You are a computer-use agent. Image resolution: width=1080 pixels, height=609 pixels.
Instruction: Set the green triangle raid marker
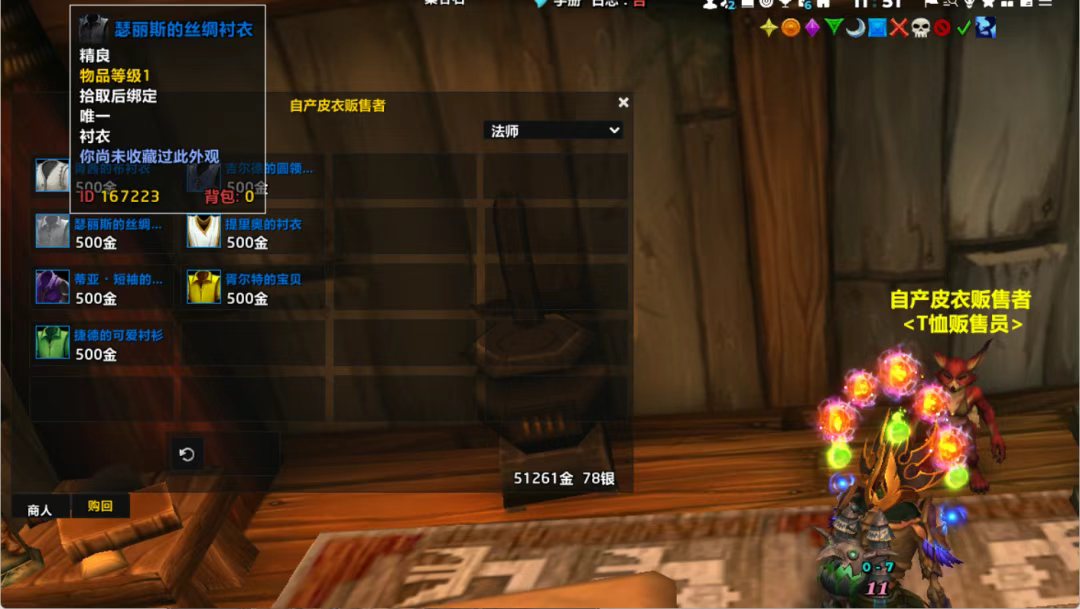coord(833,28)
